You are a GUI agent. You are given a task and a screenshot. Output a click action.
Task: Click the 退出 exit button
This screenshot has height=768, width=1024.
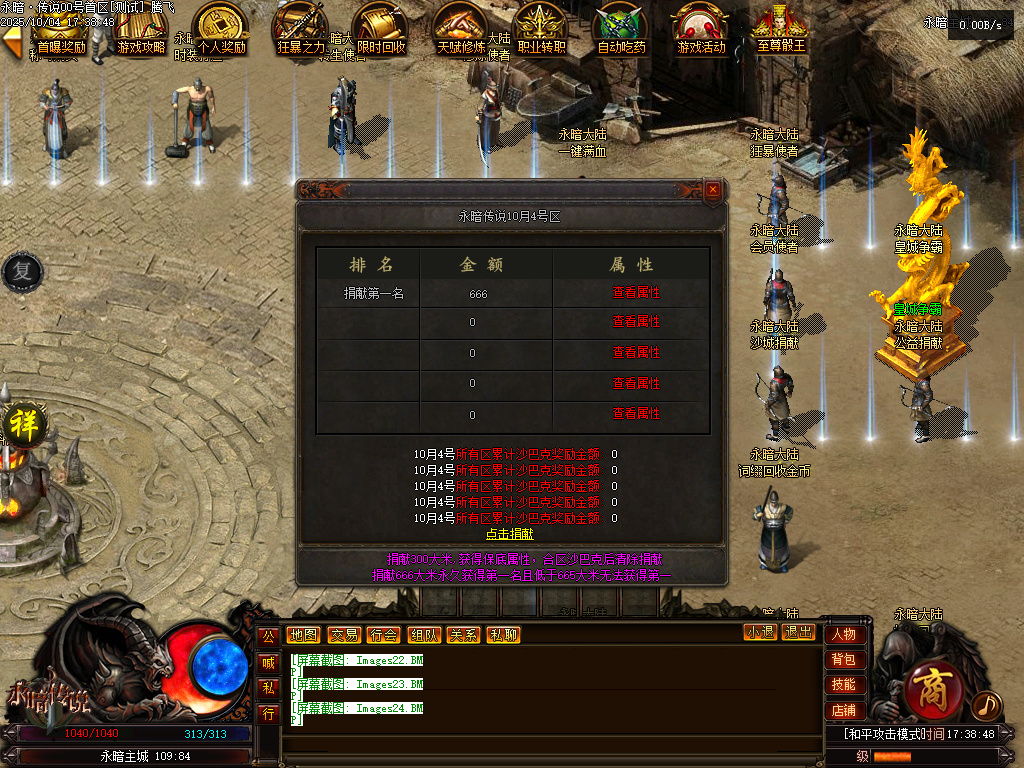(x=798, y=632)
